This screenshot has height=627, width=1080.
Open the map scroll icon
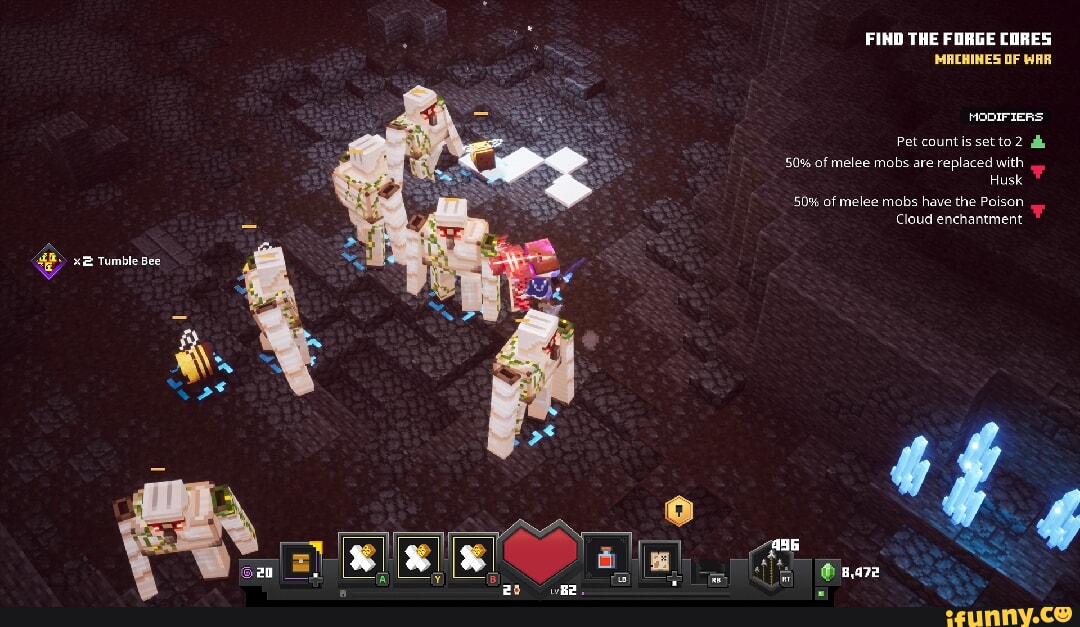tap(659, 560)
